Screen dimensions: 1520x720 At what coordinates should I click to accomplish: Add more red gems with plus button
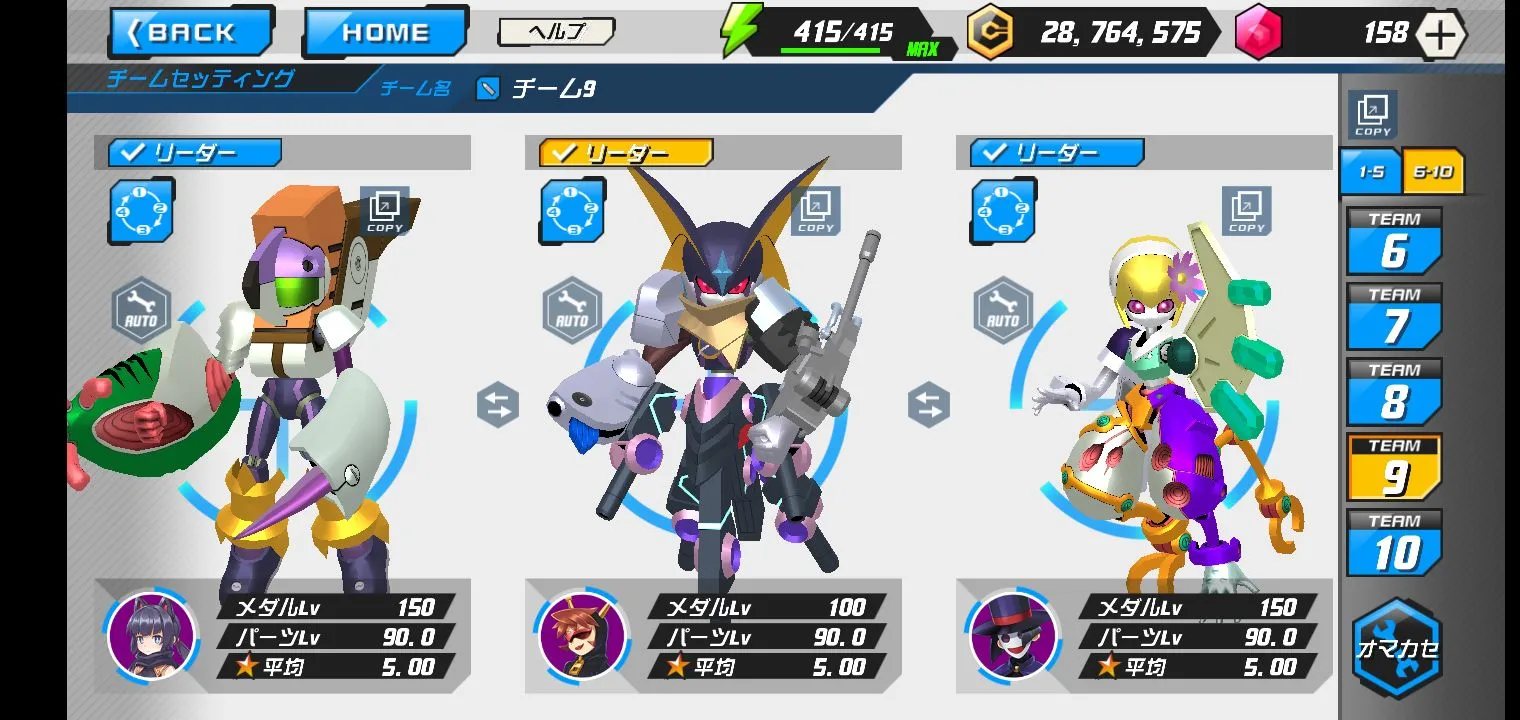(1440, 35)
